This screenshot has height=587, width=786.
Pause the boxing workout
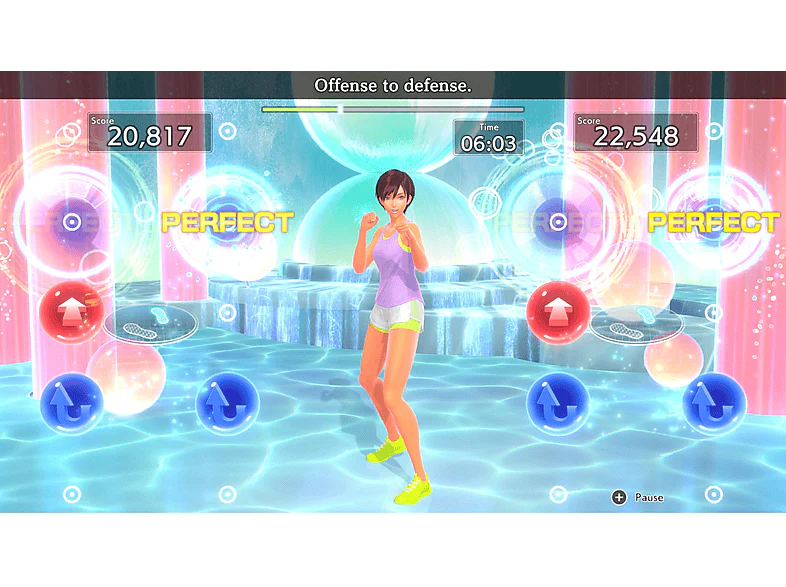pyautogui.click(x=619, y=497)
